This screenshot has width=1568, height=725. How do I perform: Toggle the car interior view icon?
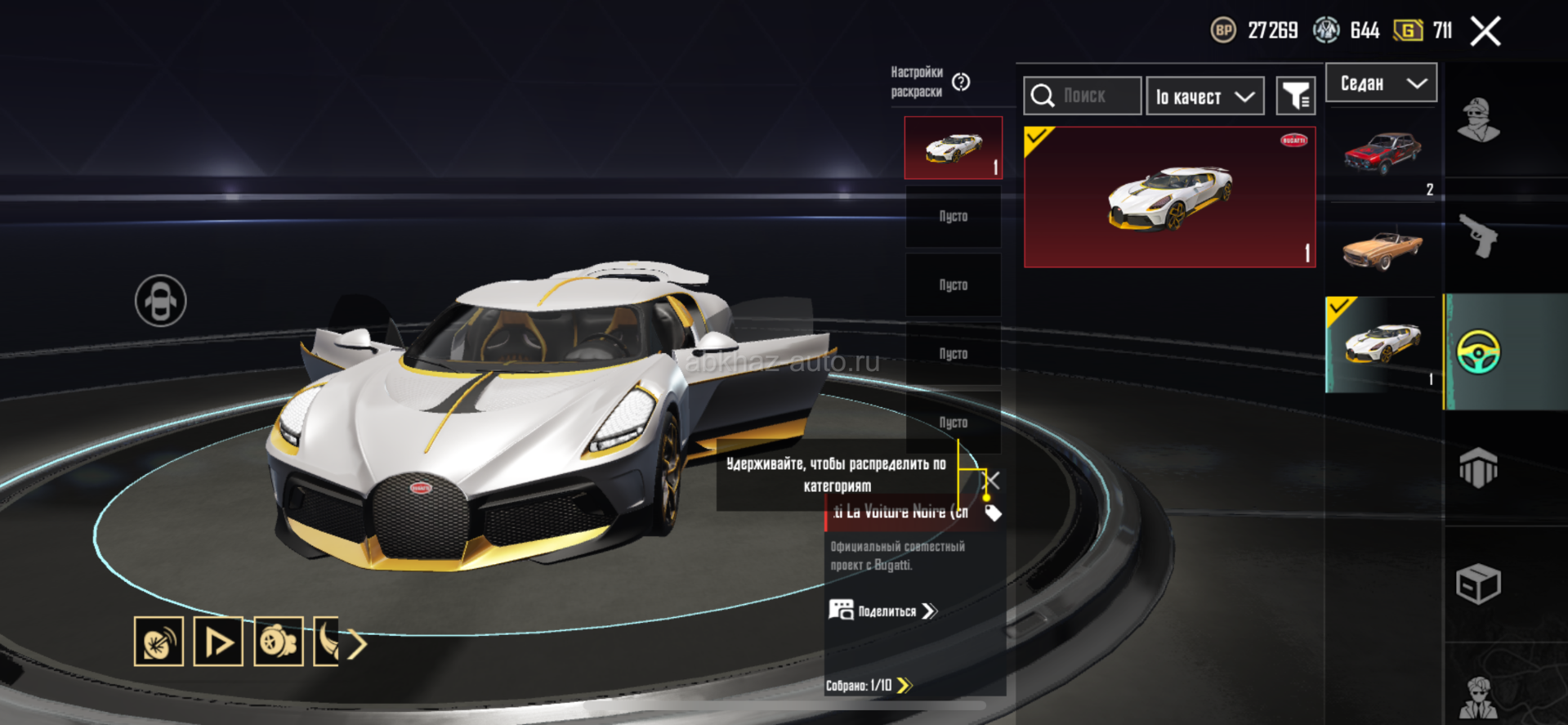coord(161,301)
